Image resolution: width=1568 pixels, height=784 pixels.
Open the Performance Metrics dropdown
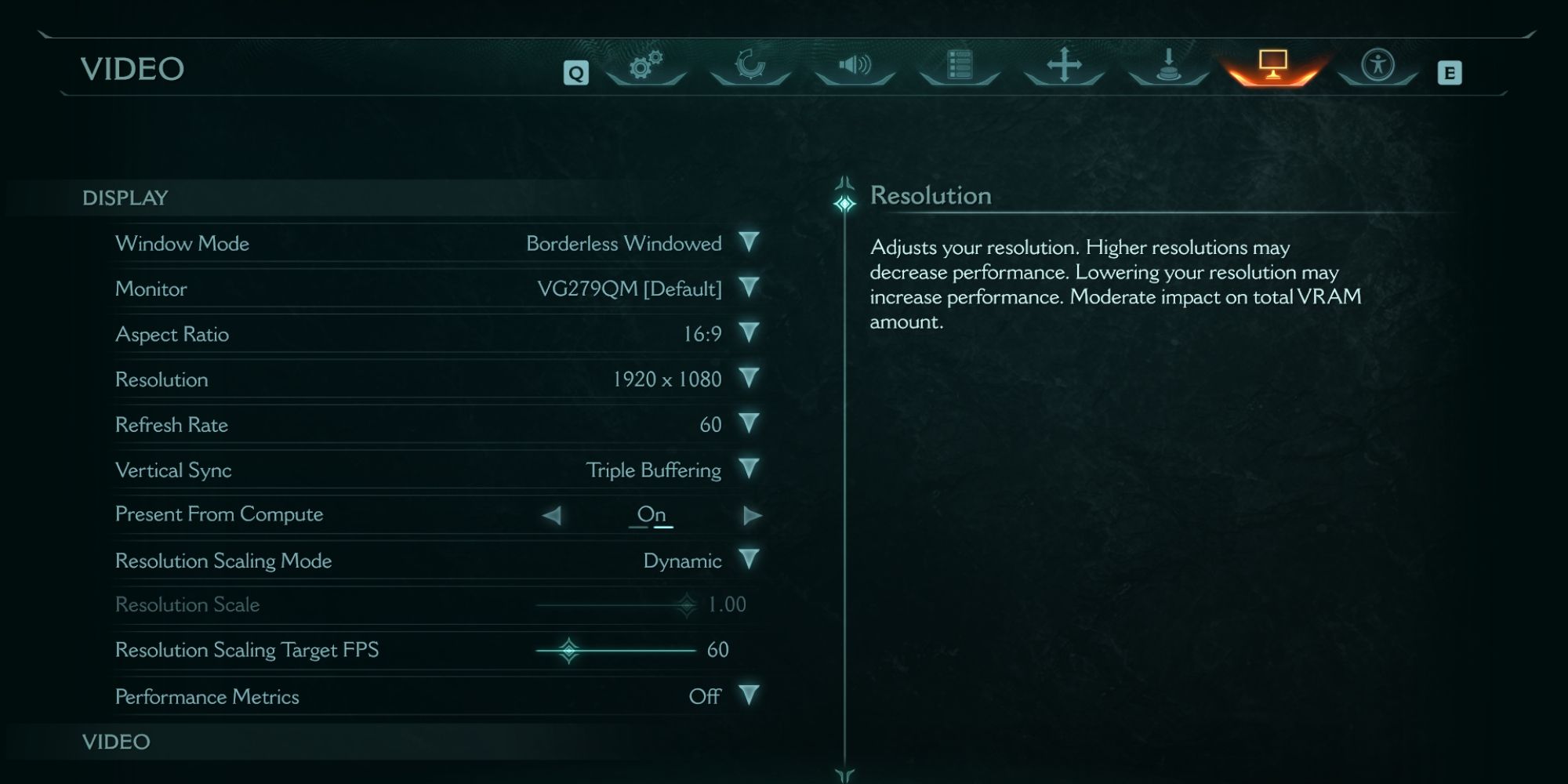click(x=749, y=695)
